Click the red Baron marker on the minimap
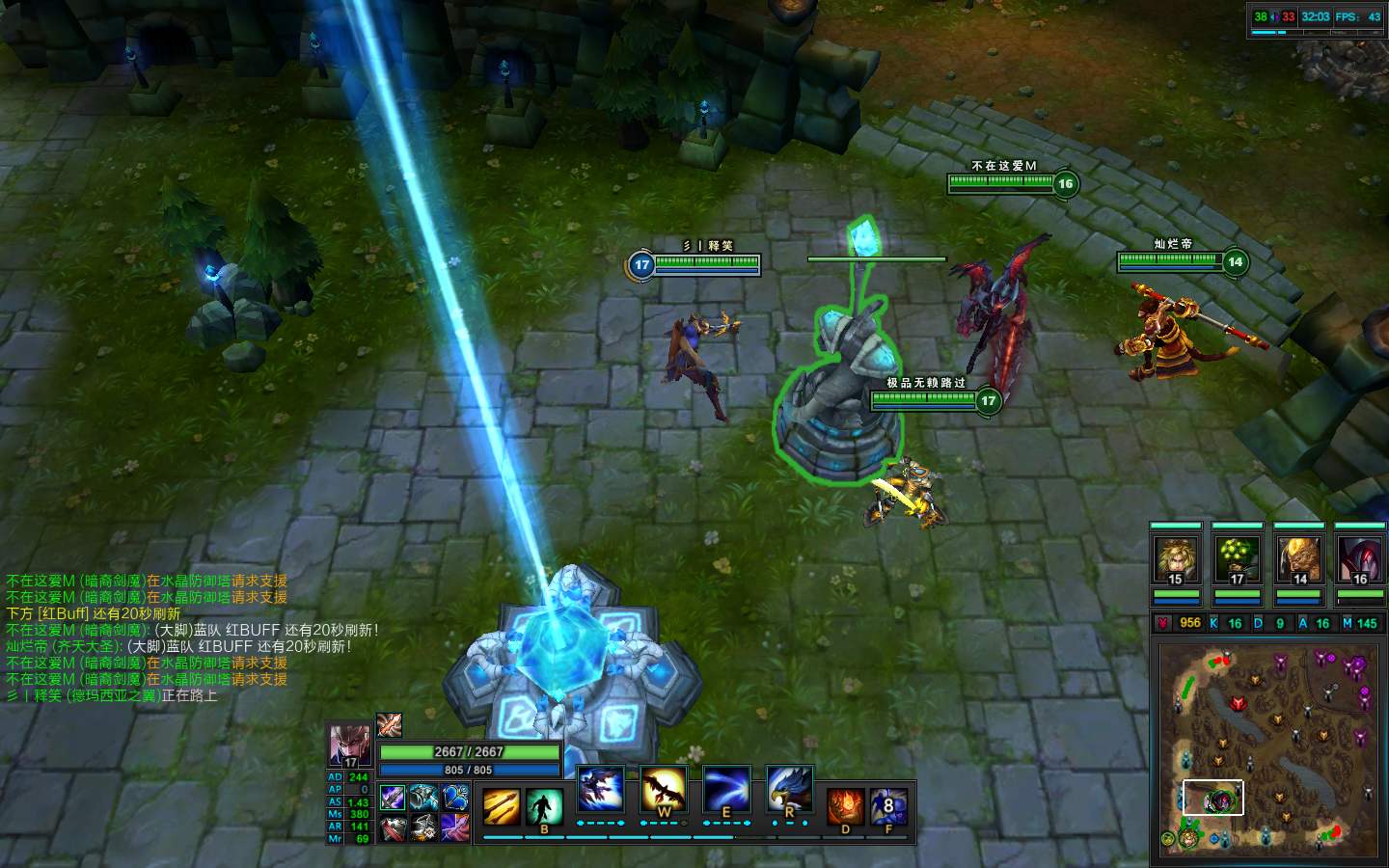The height and width of the screenshot is (868, 1389). pyautogui.click(x=1239, y=705)
